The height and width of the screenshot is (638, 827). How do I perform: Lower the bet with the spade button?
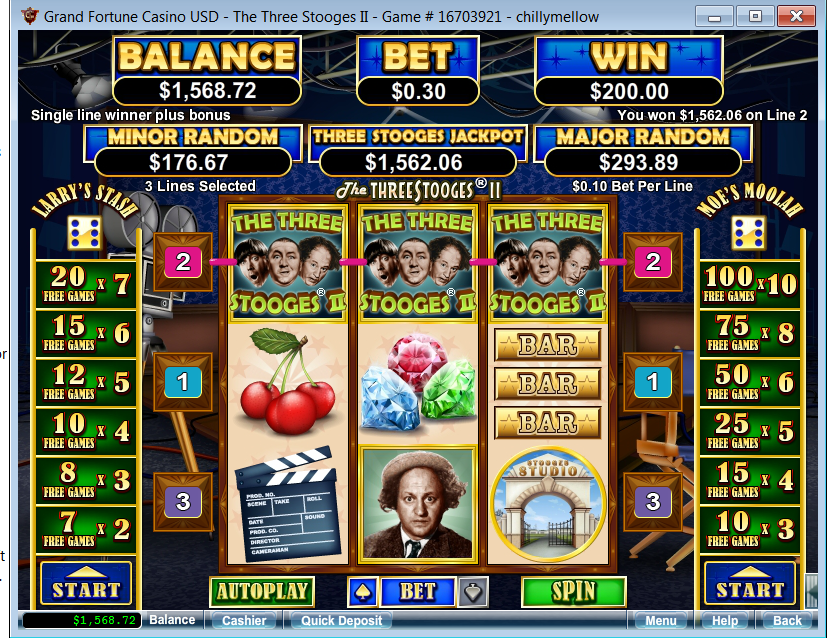362,591
